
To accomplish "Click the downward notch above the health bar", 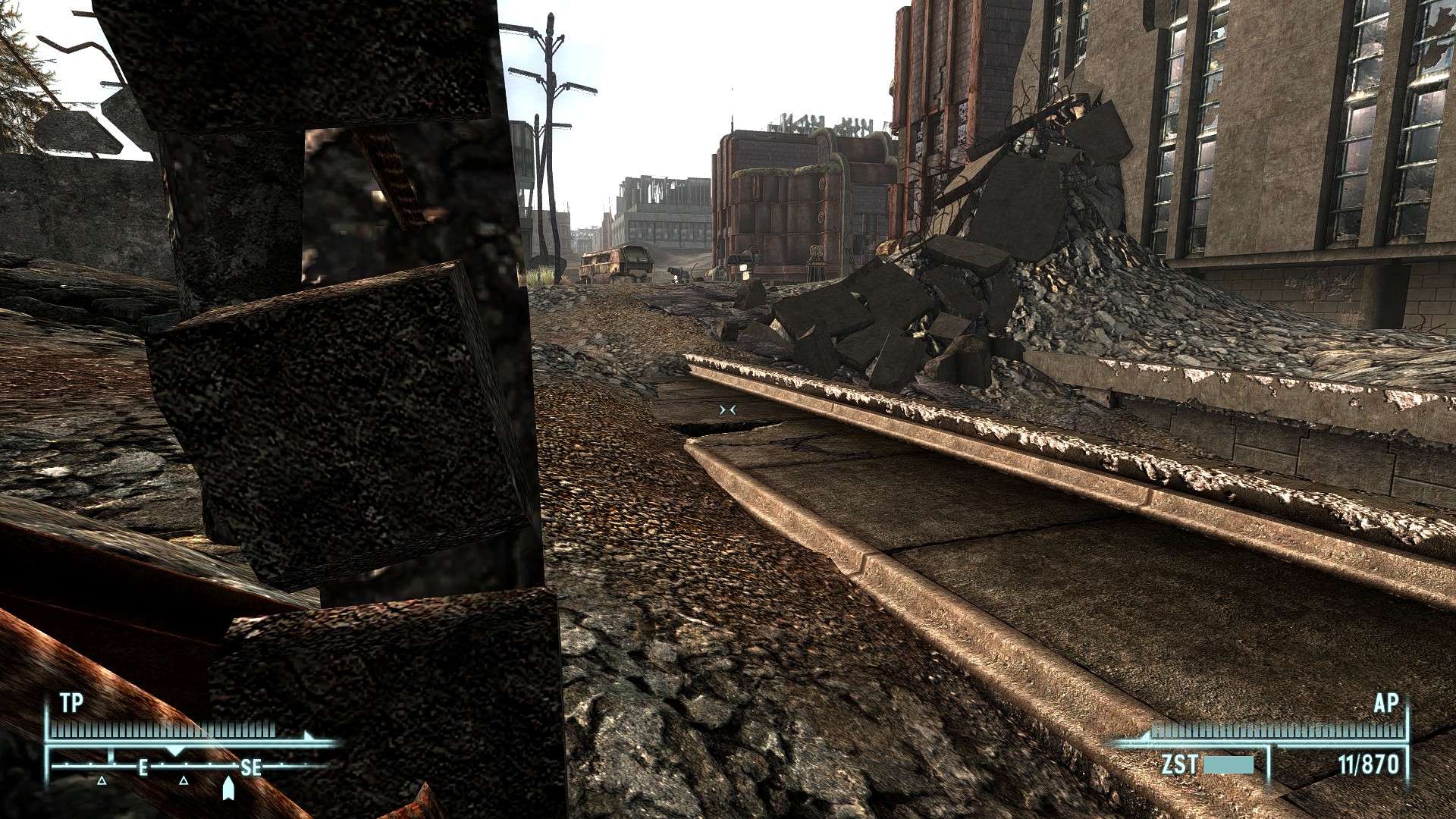I will pyautogui.click(x=175, y=751).
